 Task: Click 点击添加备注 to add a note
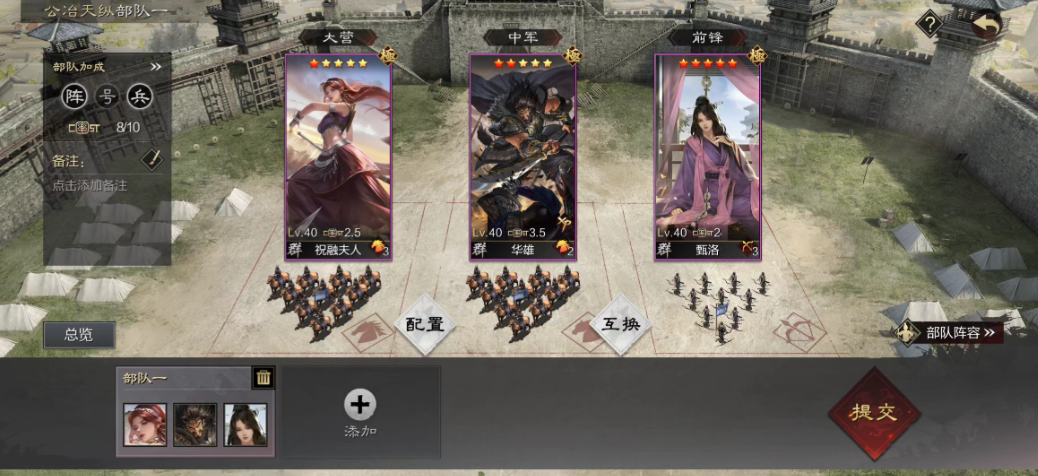90,185
